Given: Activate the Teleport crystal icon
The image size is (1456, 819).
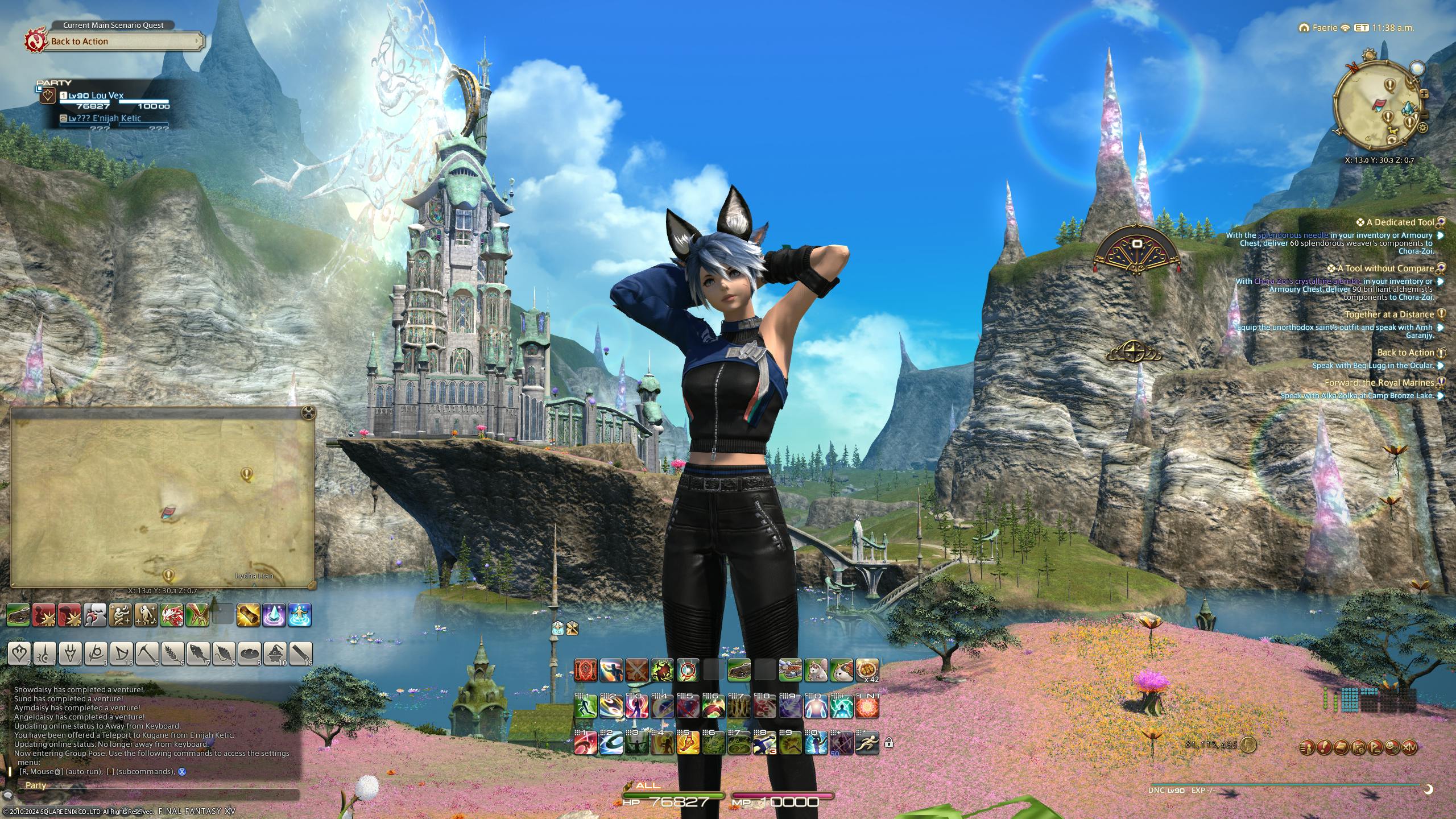Looking at the screenshot, I should [274, 615].
